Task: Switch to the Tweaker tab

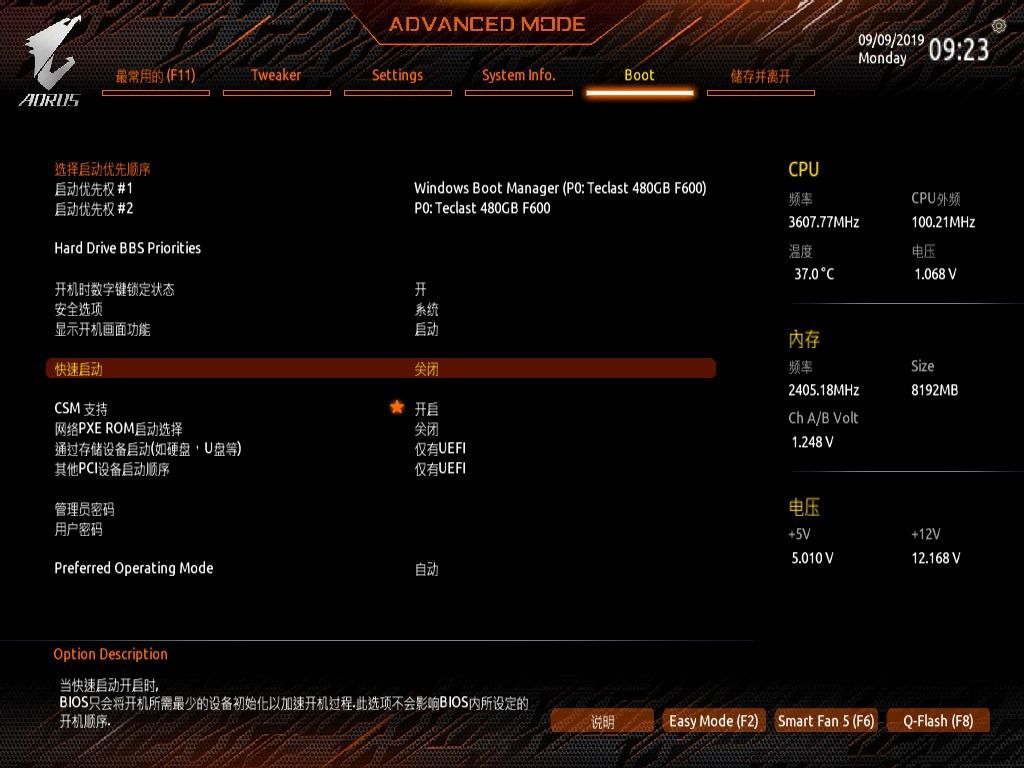Action: coord(276,76)
